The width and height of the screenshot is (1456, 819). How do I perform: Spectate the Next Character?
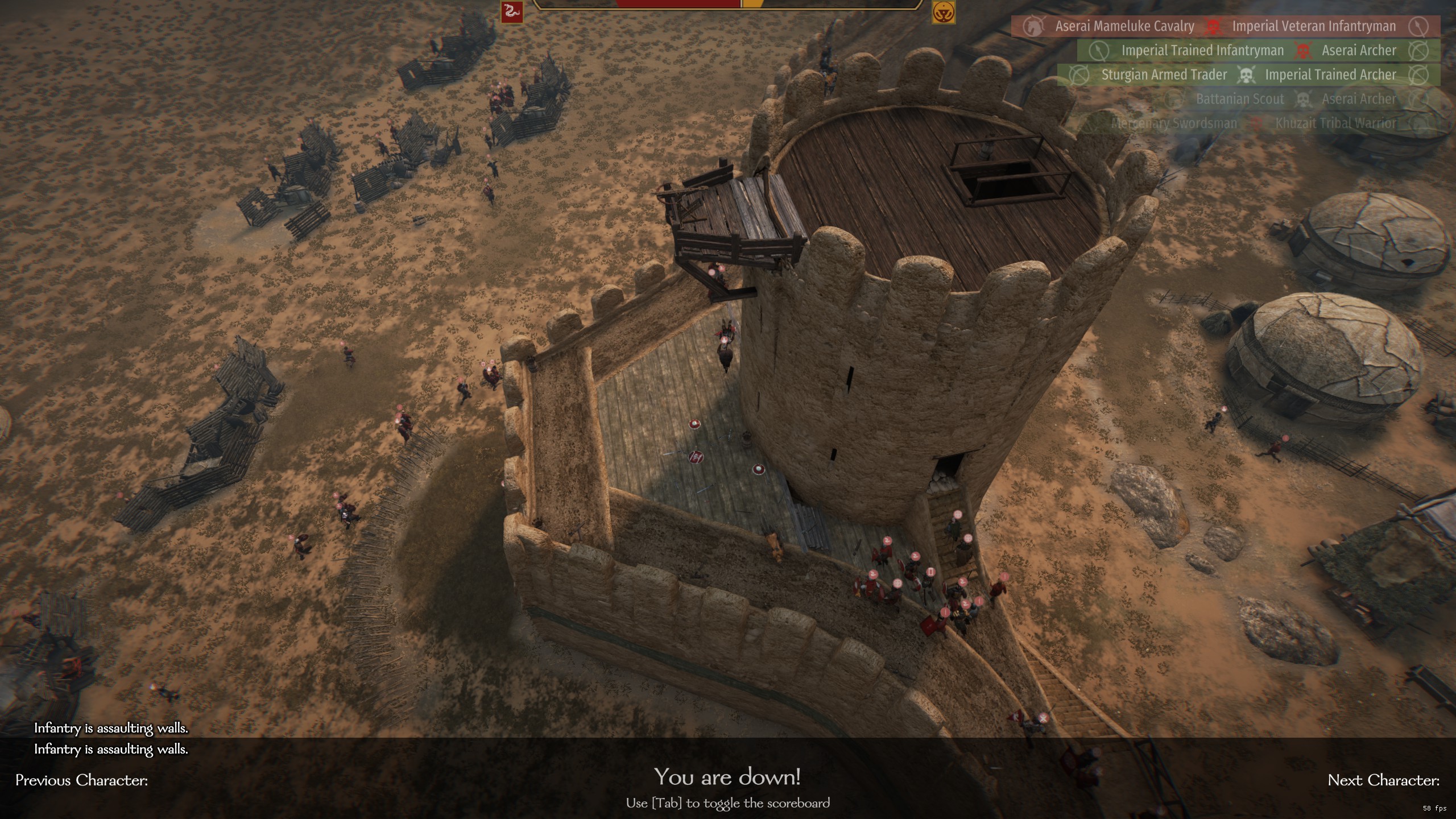tap(1383, 780)
